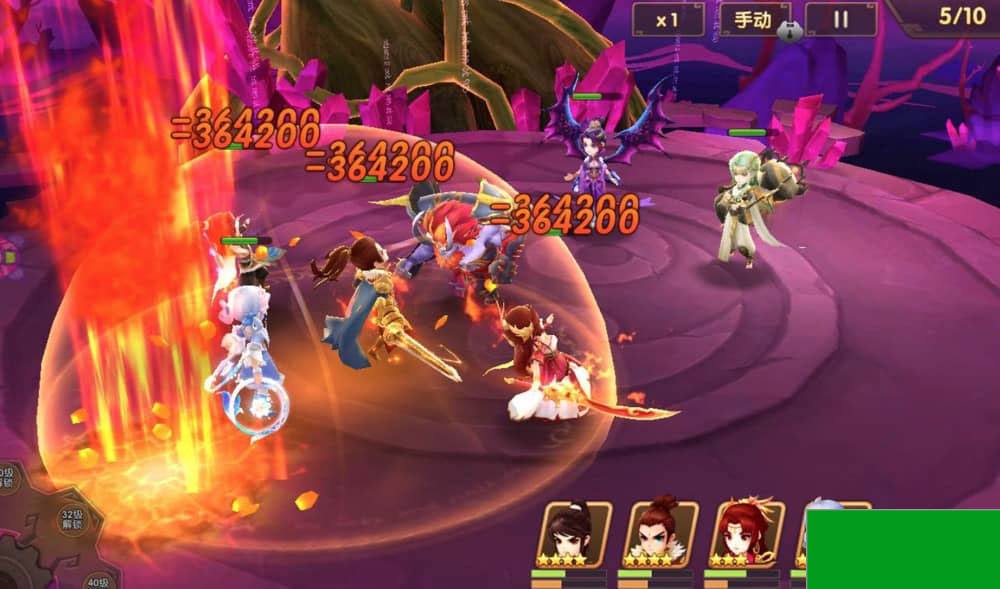Switch the 手动 manual battle mode
1000x589 pixels.
[x=754, y=19]
